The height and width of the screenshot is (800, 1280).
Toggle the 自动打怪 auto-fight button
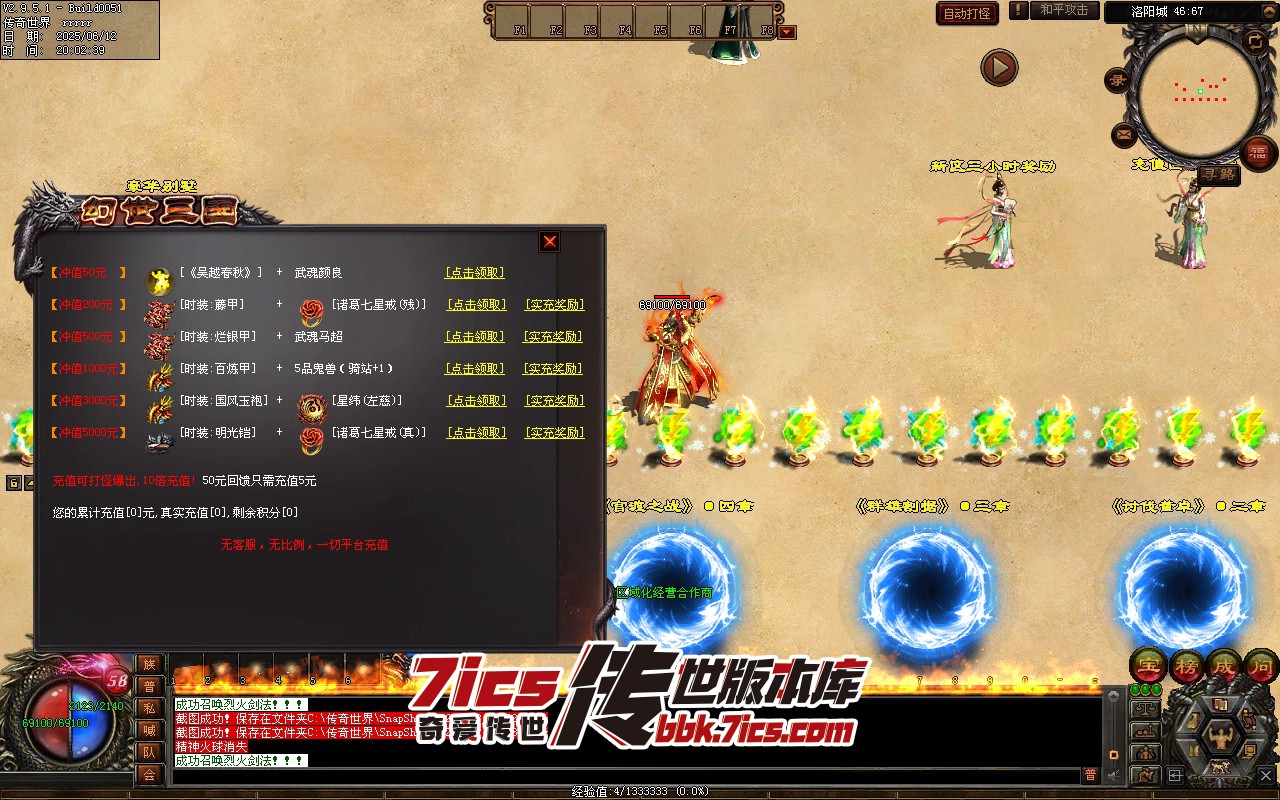[x=967, y=13]
